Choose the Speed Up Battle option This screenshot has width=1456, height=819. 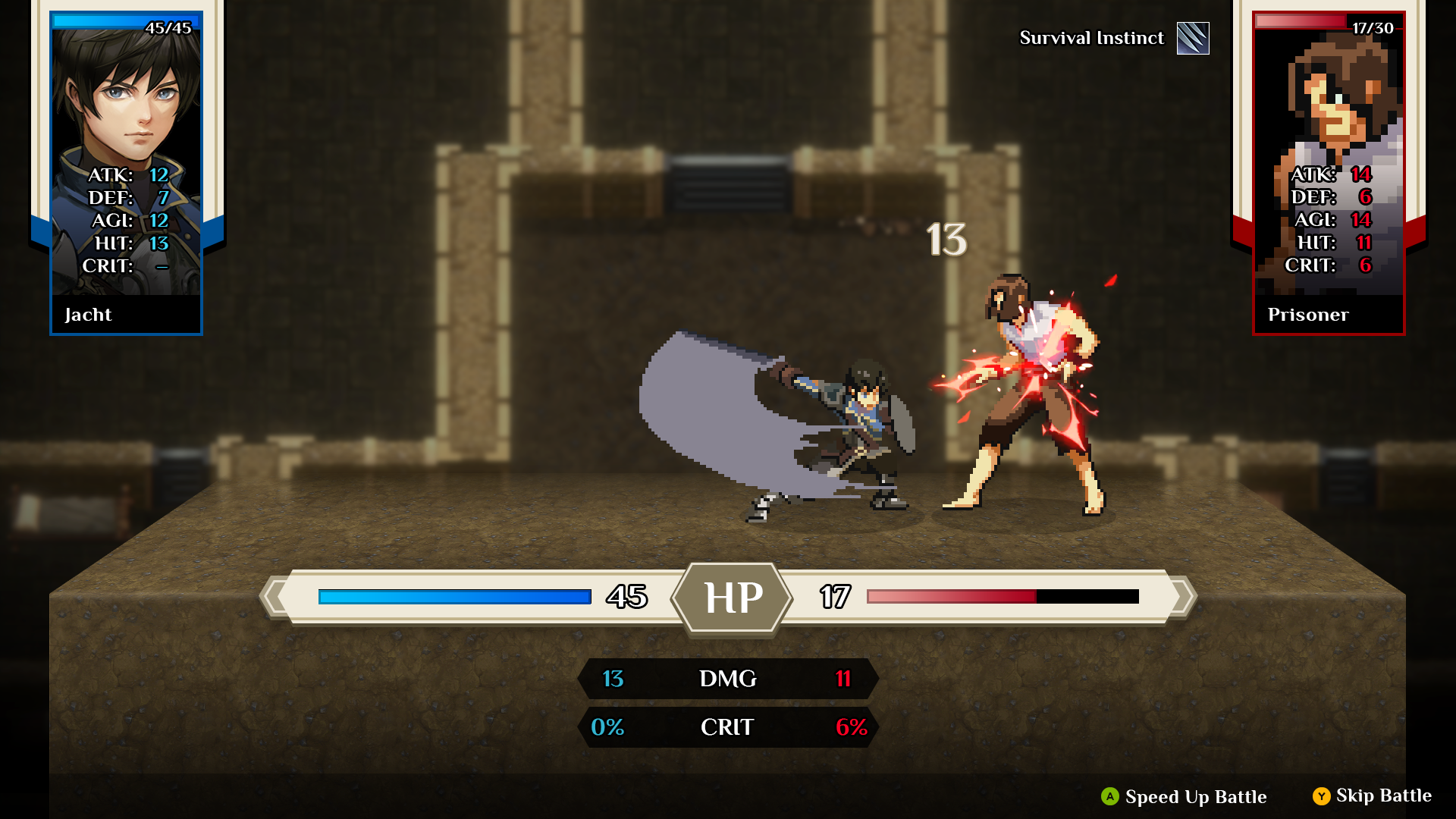point(1184,796)
